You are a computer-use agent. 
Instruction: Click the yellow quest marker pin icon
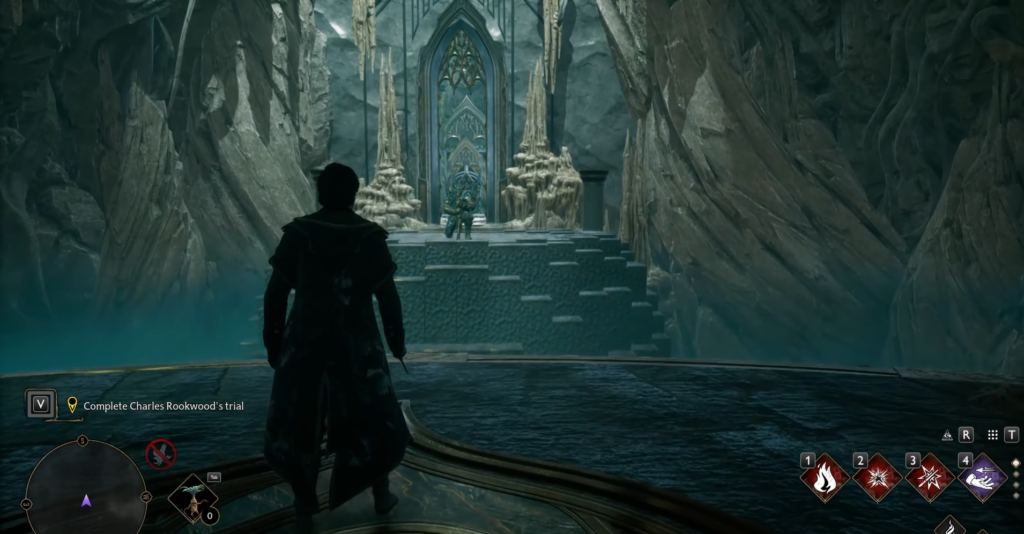[x=72, y=405]
